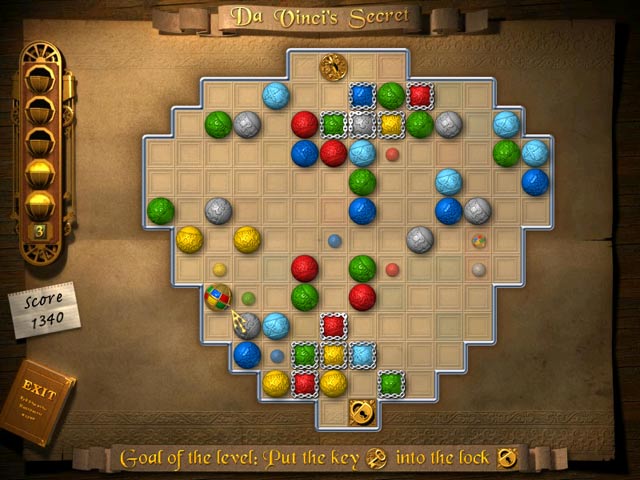Image resolution: width=640 pixels, height=480 pixels.
Task: Select the chained silver ball
Action: [x=362, y=124]
